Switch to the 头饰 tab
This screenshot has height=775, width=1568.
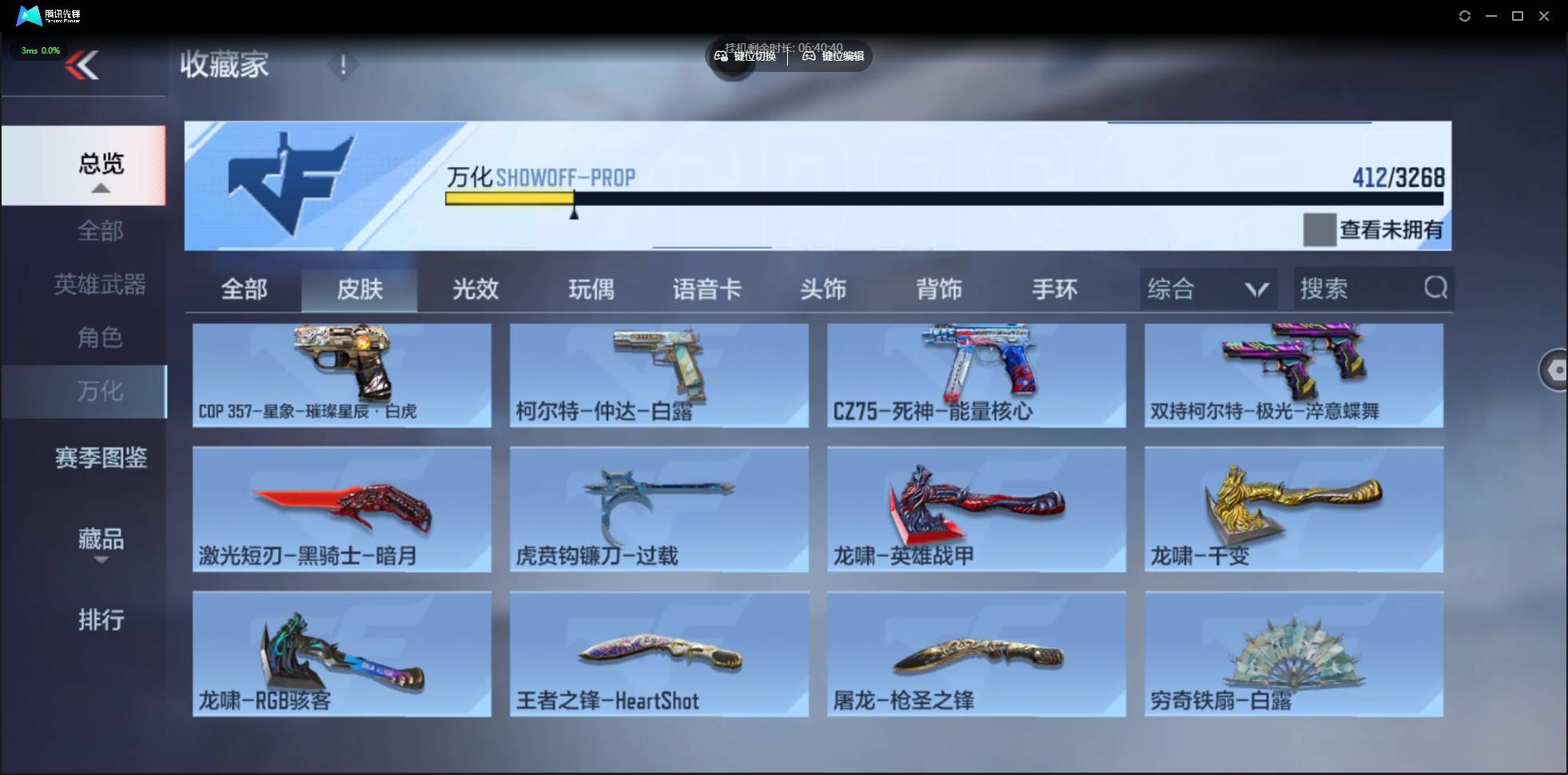(824, 290)
